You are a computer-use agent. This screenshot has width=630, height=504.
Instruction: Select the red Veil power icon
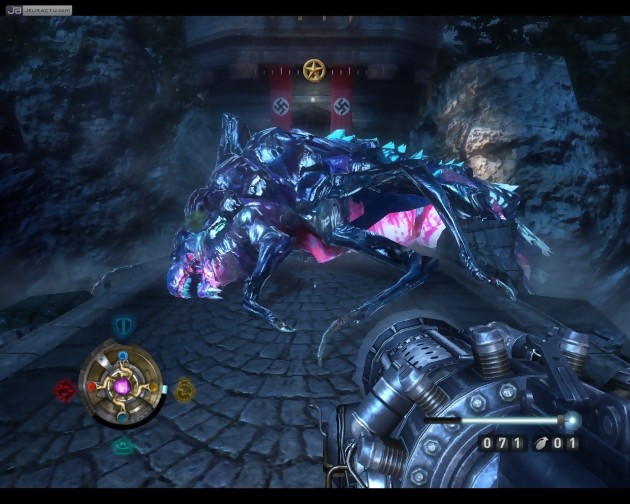point(66,391)
